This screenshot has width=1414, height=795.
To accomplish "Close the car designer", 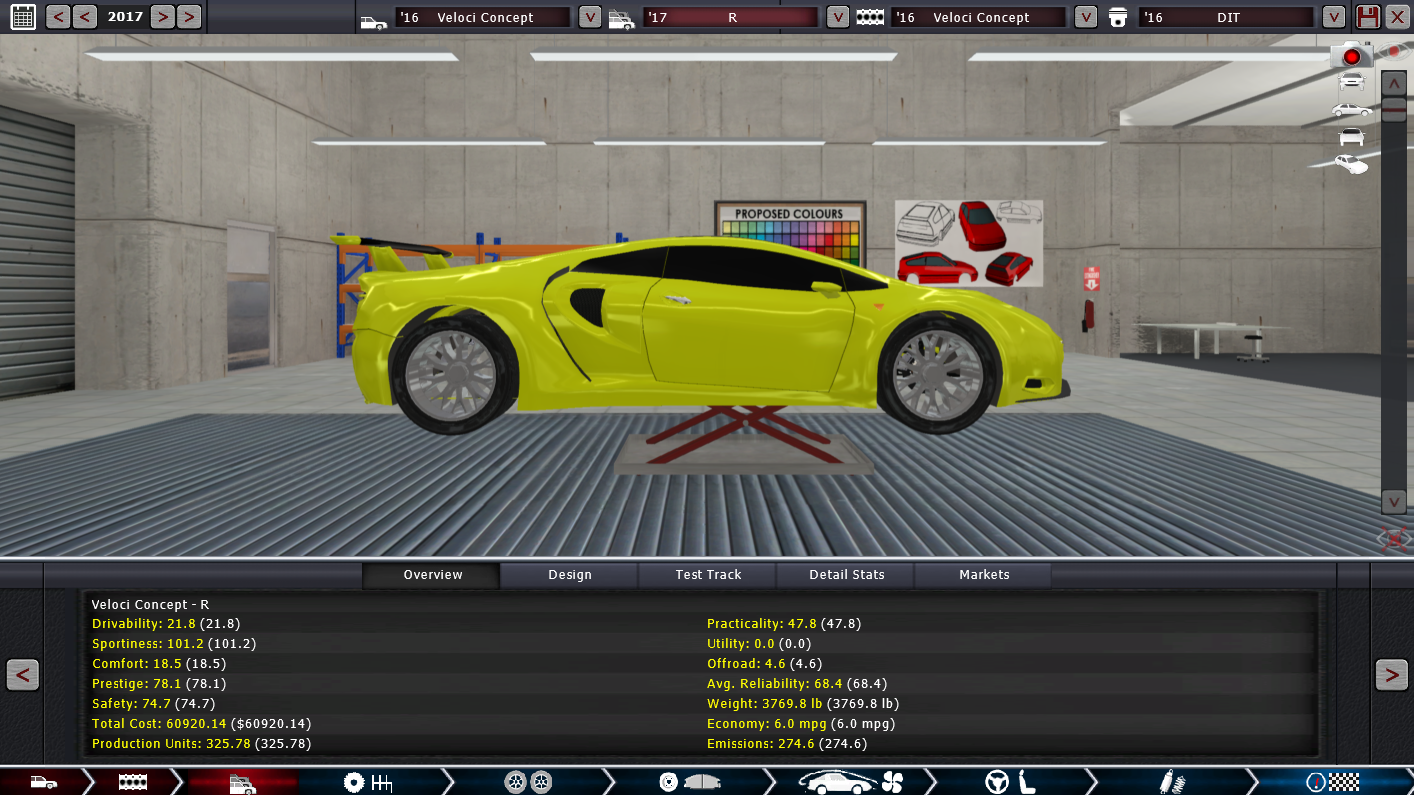I will pos(1397,17).
